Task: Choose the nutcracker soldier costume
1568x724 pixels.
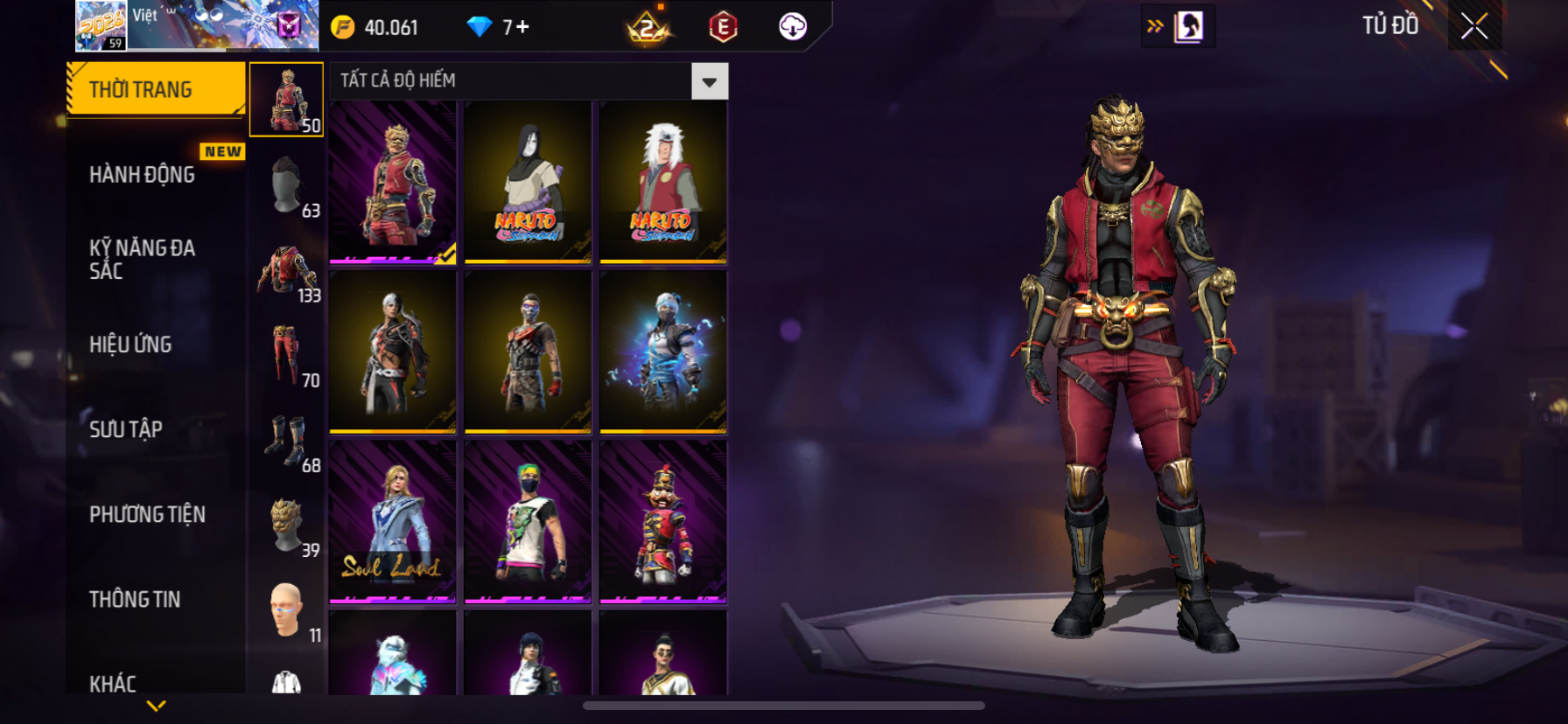Action: 663,521
